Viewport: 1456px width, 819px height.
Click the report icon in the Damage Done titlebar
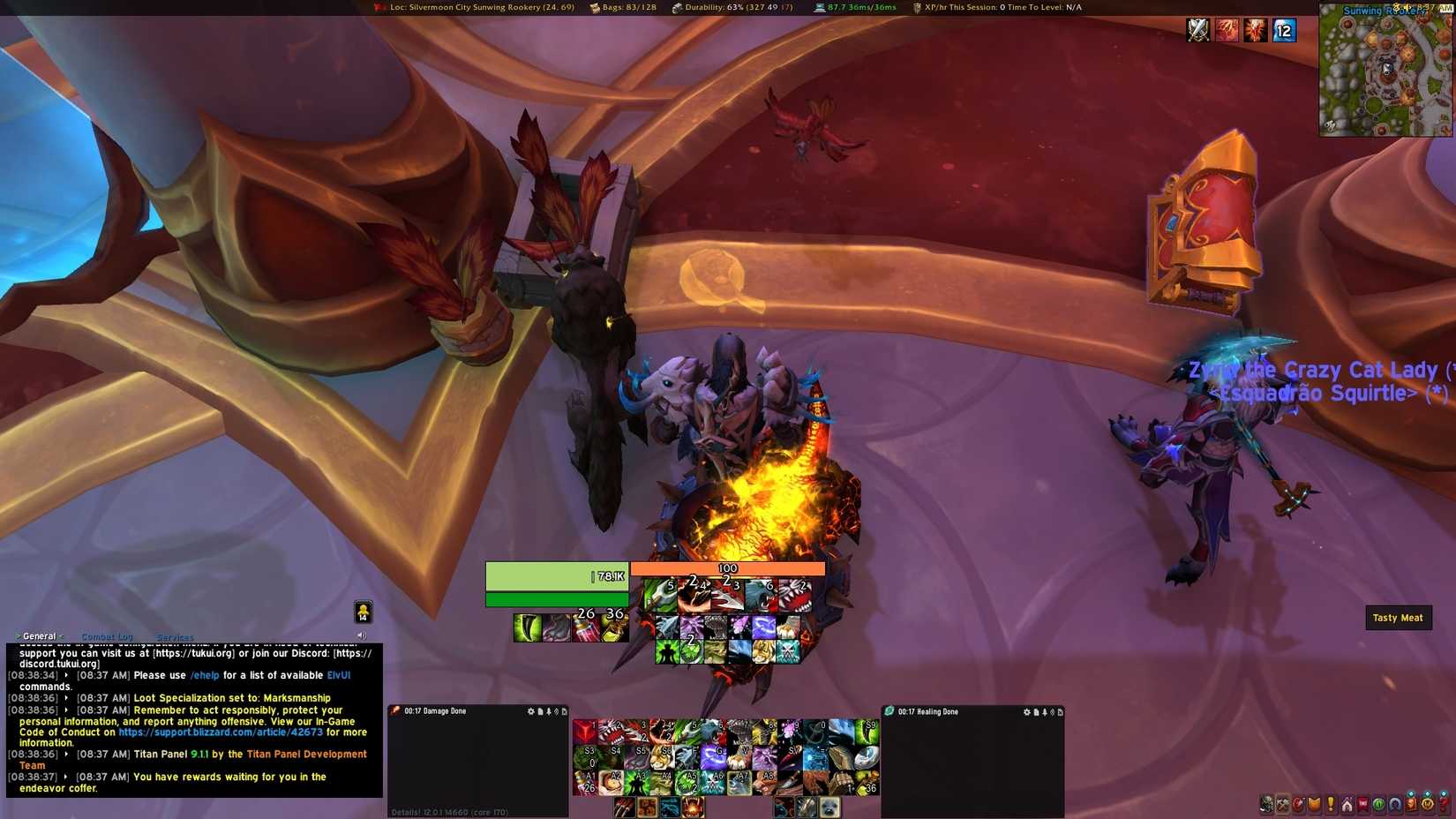(539, 711)
